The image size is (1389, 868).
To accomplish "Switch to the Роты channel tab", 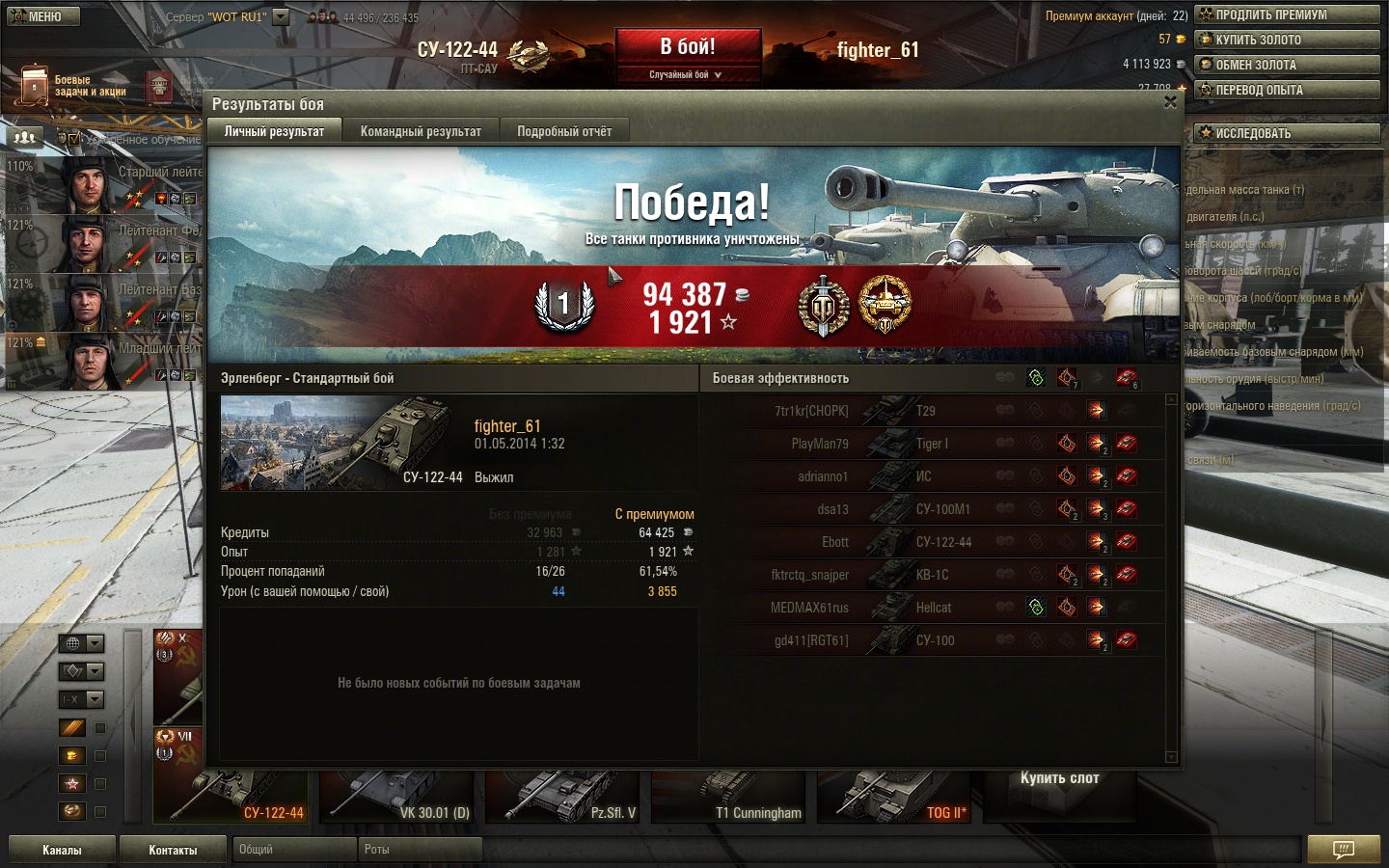I will 420,850.
